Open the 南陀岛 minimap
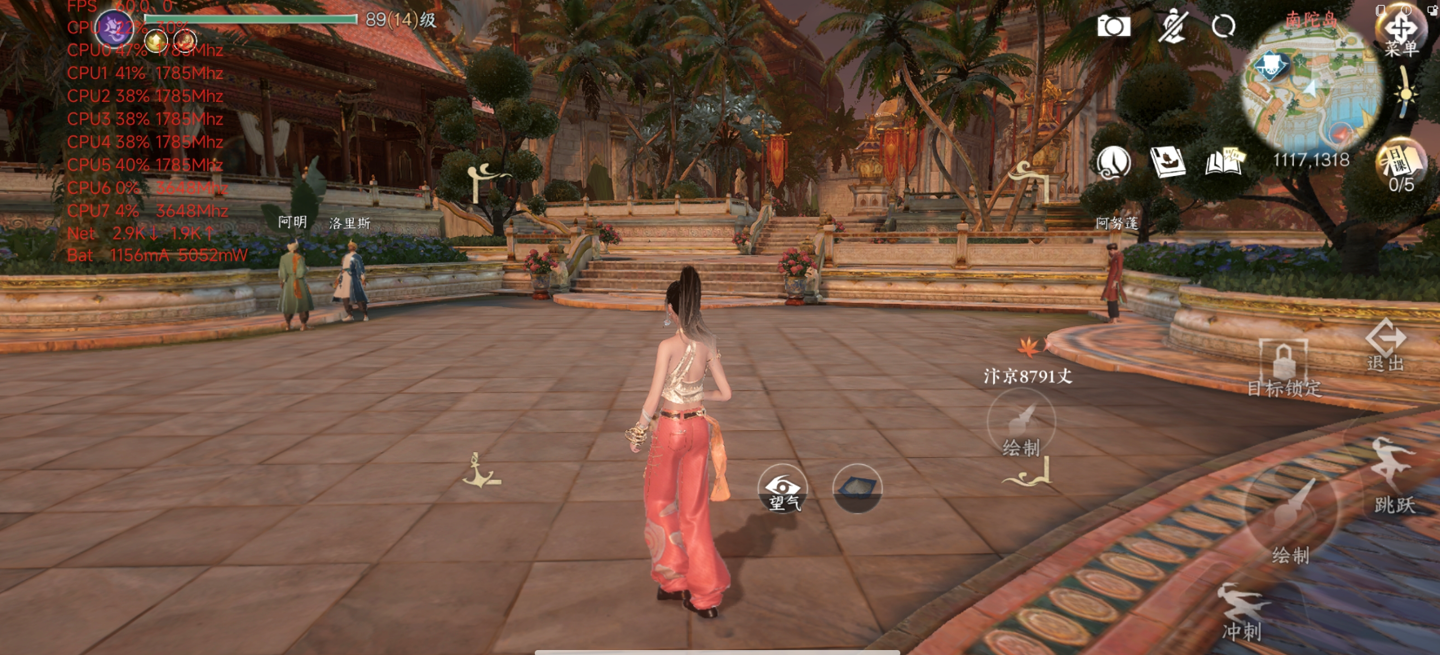This screenshot has height=655, width=1440. pyautogui.click(x=1311, y=87)
